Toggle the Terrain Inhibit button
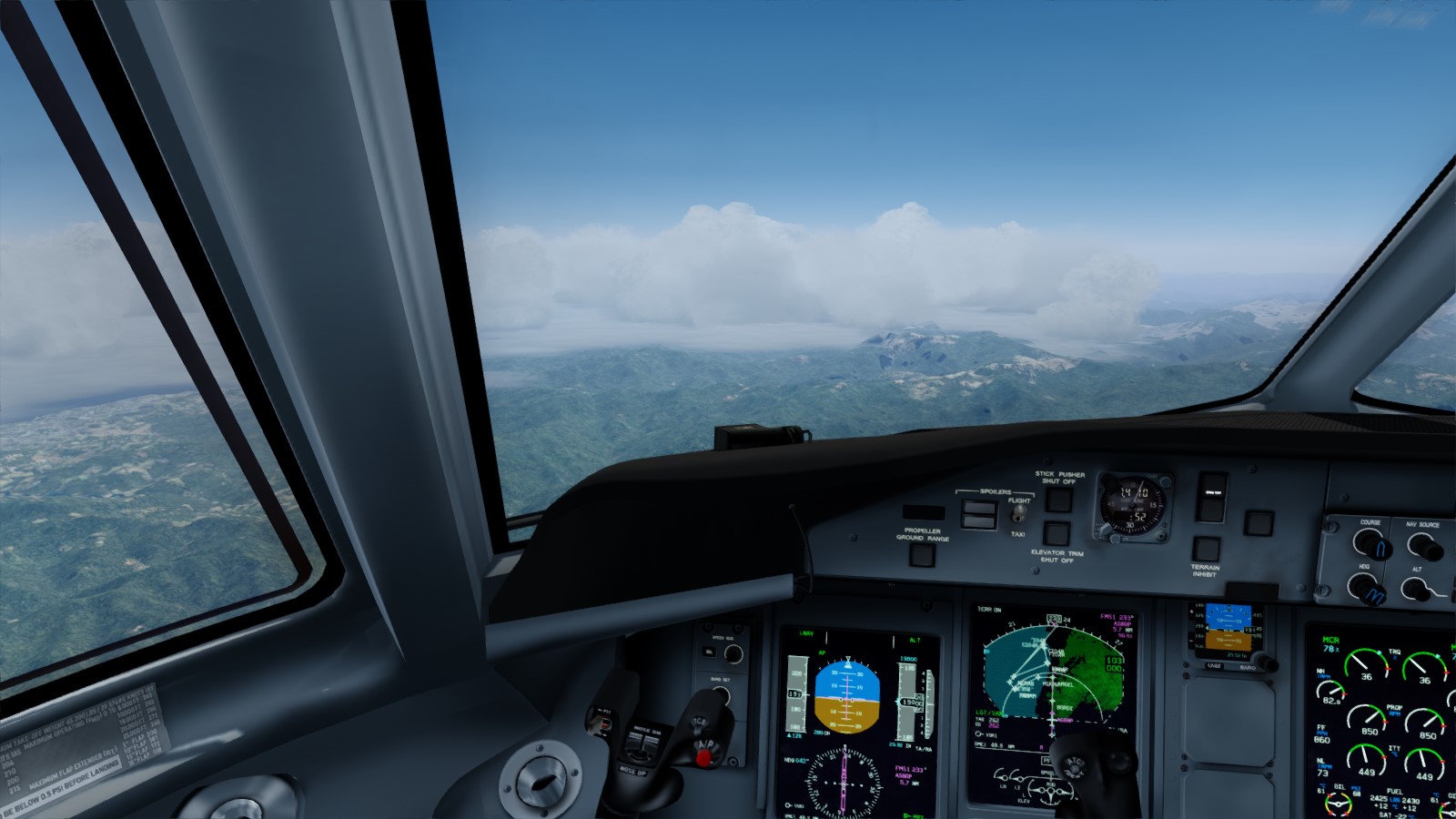Screen dimensions: 1456x819 click(x=1206, y=549)
